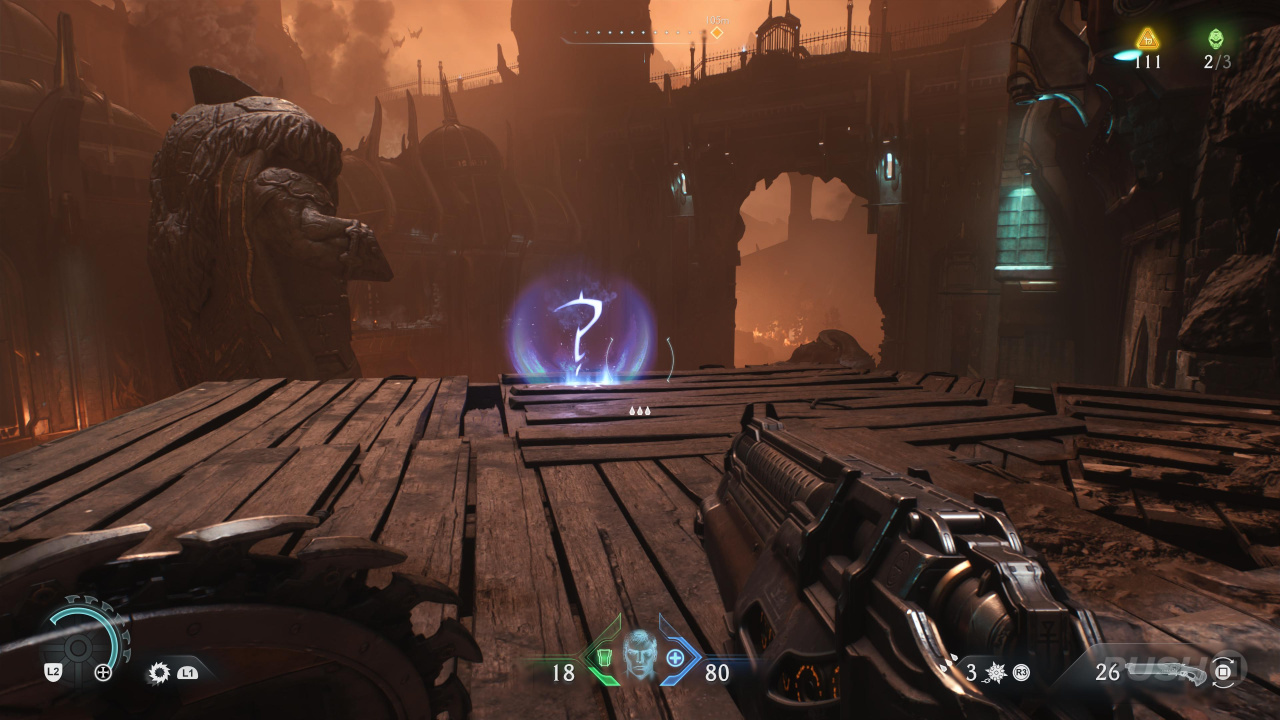This screenshot has width=1280, height=720.
Task: Open the green secrets tracker icon
Action: (1216, 39)
